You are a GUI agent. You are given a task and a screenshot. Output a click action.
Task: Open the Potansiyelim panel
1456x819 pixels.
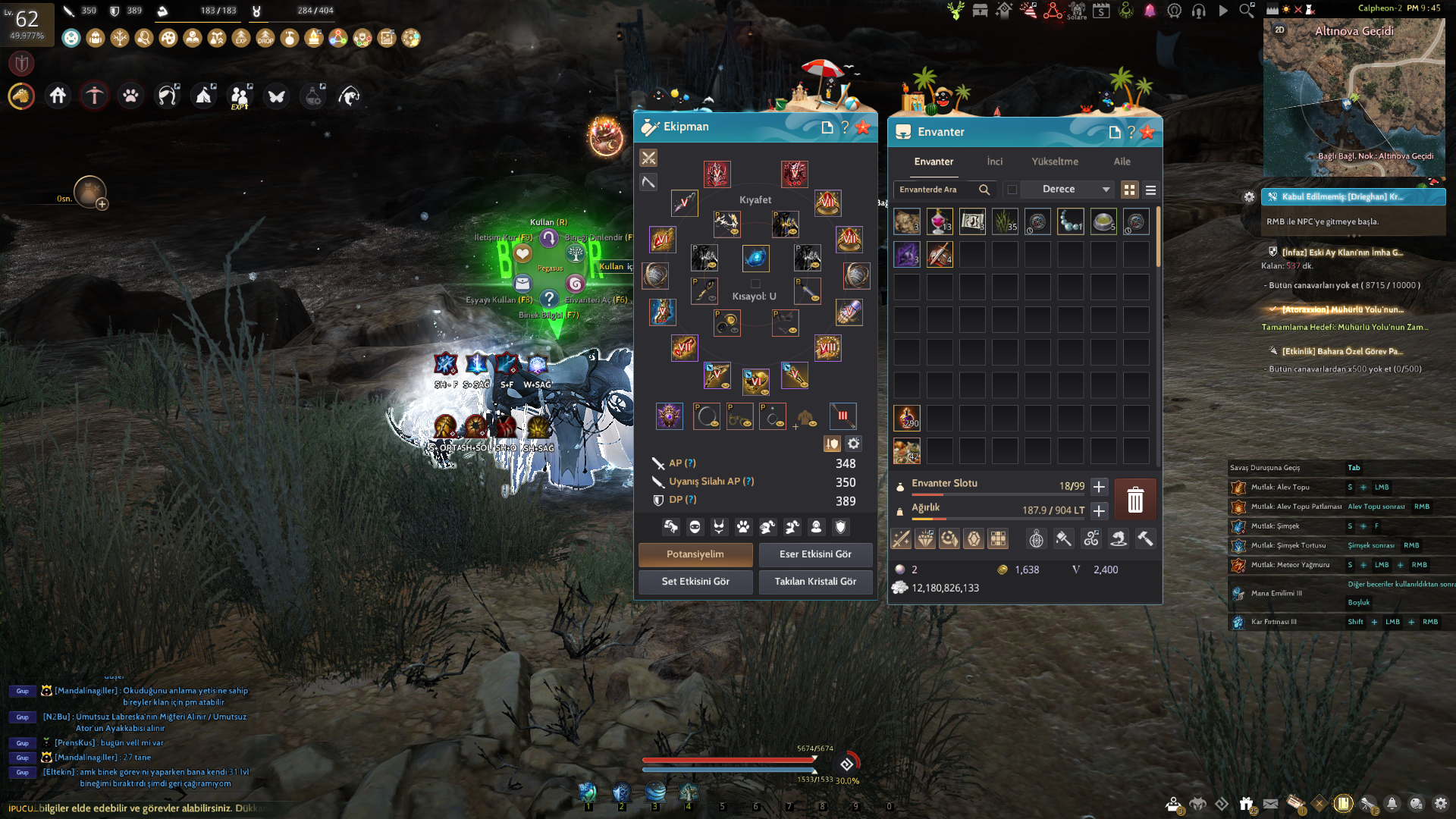click(695, 554)
